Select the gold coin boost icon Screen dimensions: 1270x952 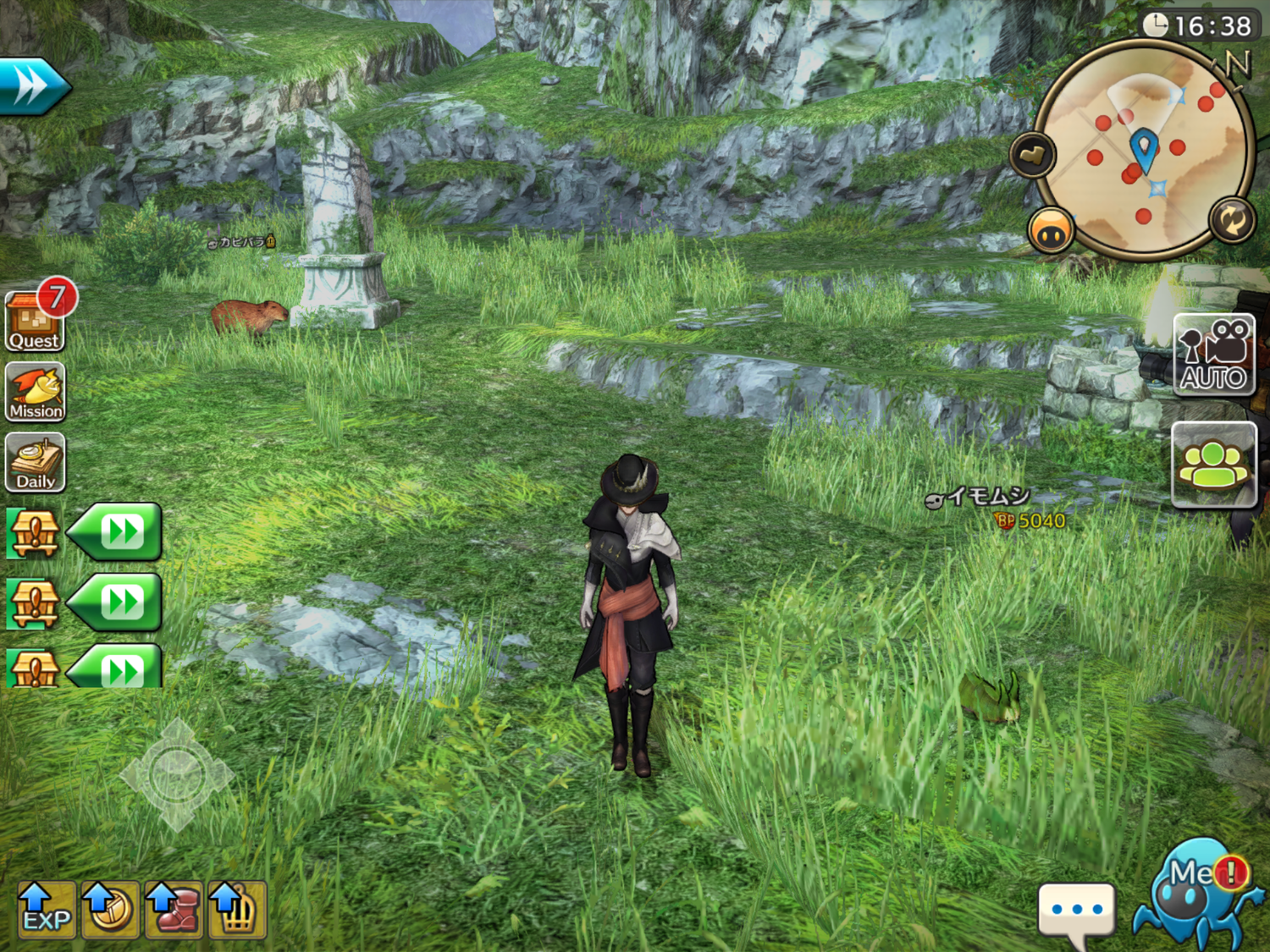point(110,910)
